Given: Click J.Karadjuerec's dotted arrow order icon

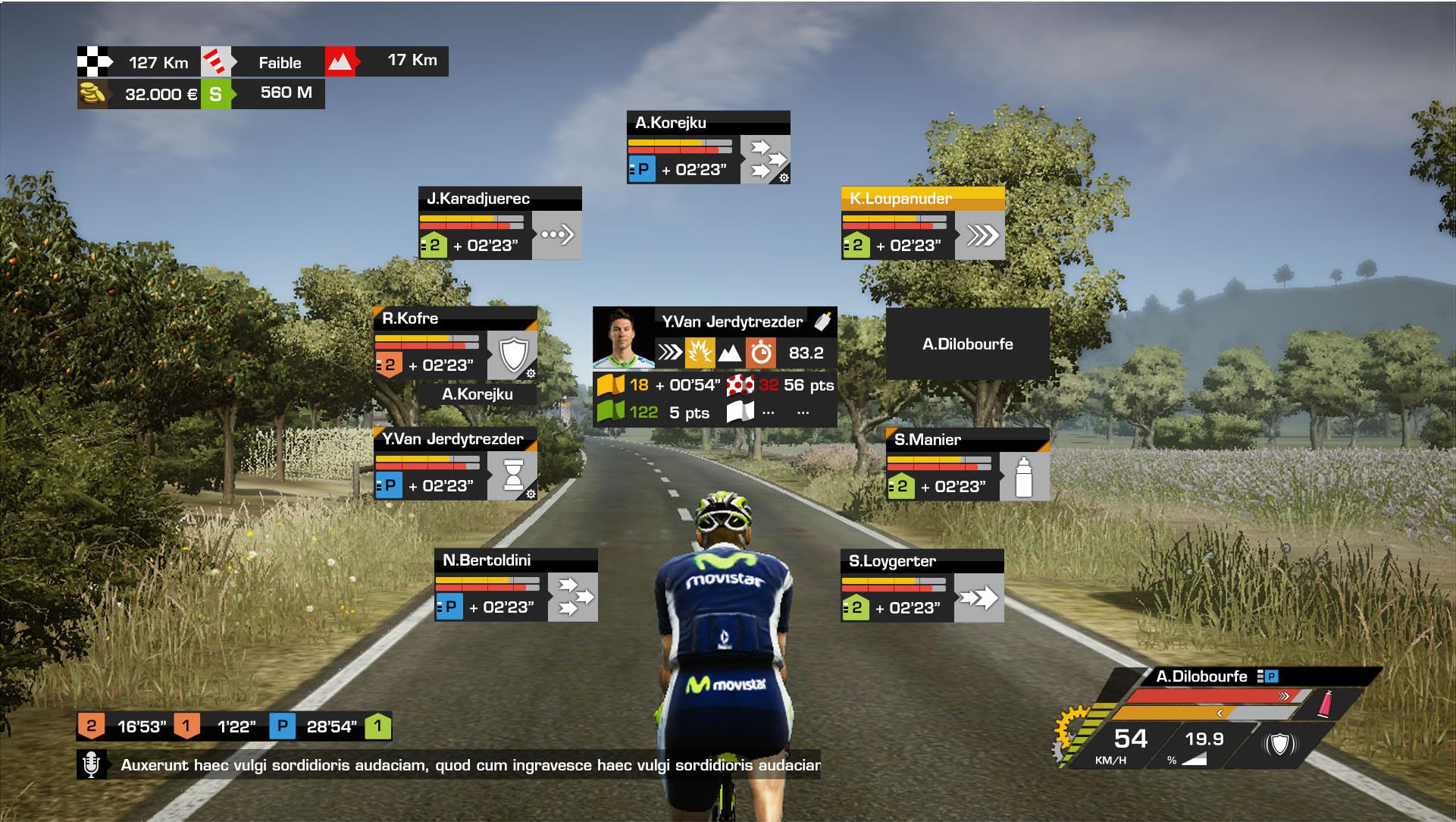Looking at the screenshot, I should [x=557, y=235].
